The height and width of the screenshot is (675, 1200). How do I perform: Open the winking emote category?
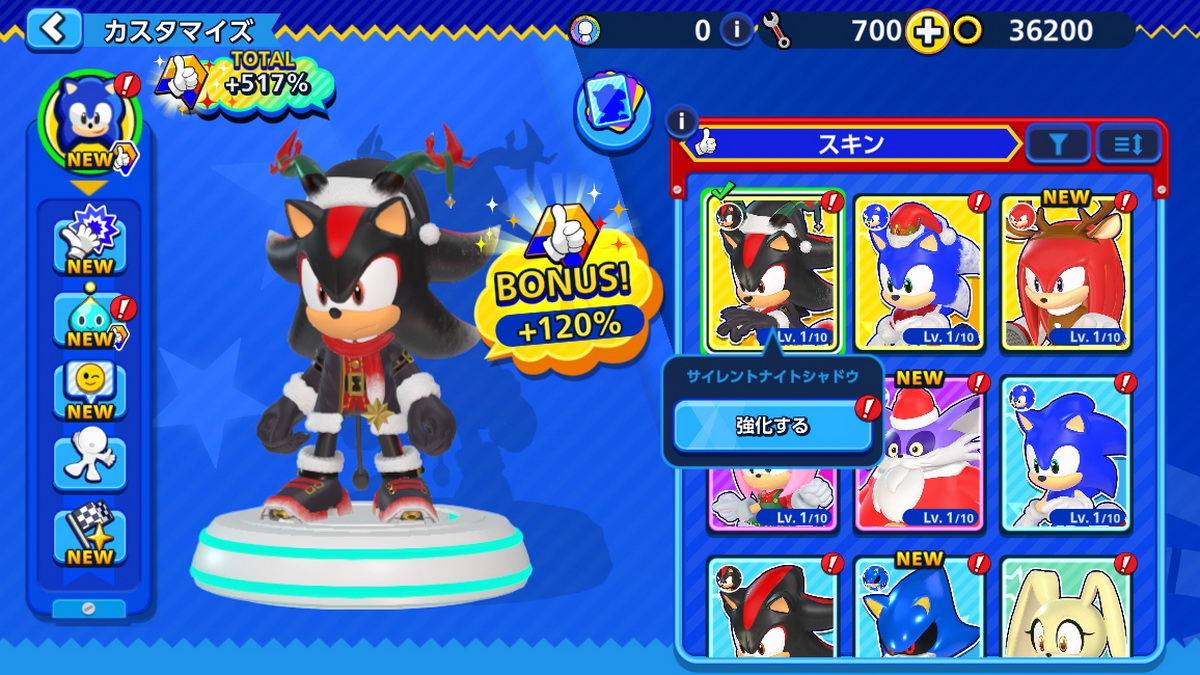[x=90, y=389]
